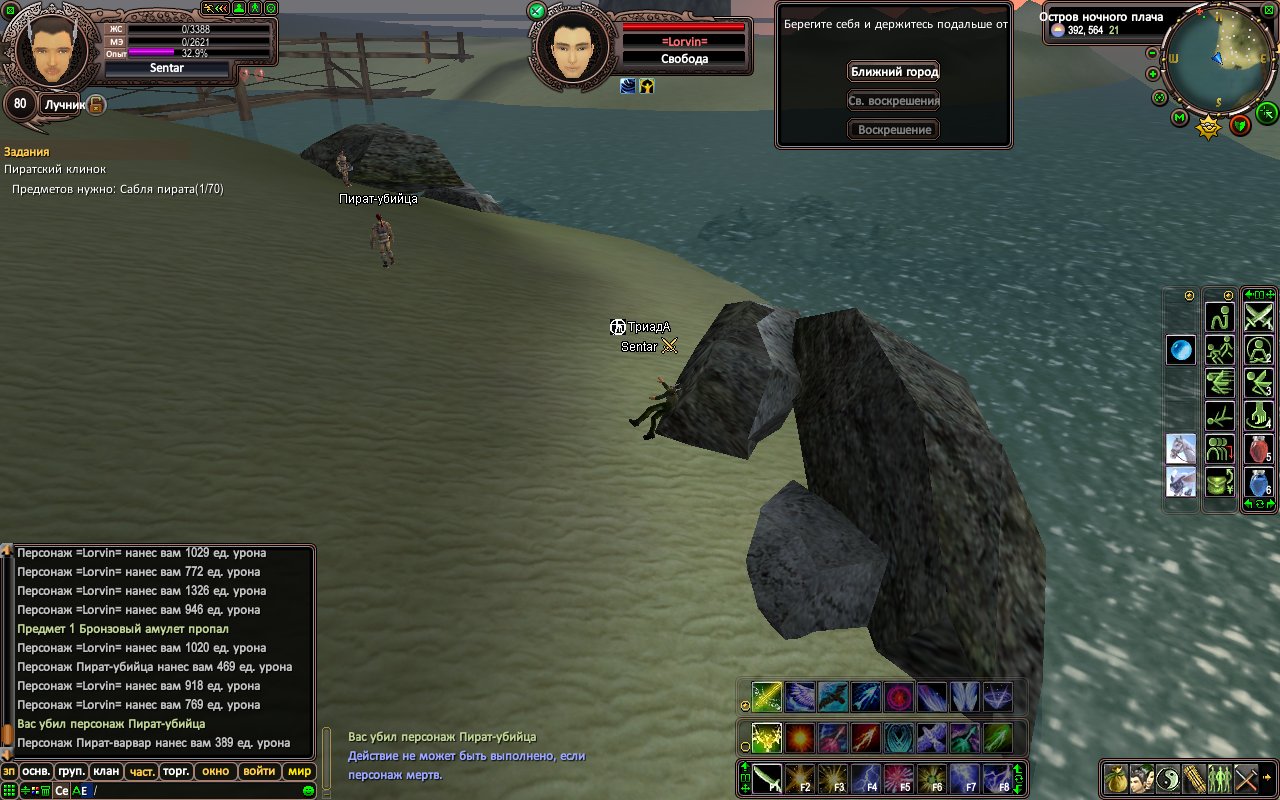The width and height of the screenshot is (1280, 800).
Task: Summon the white horse mount
Action: coord(1181,448)
